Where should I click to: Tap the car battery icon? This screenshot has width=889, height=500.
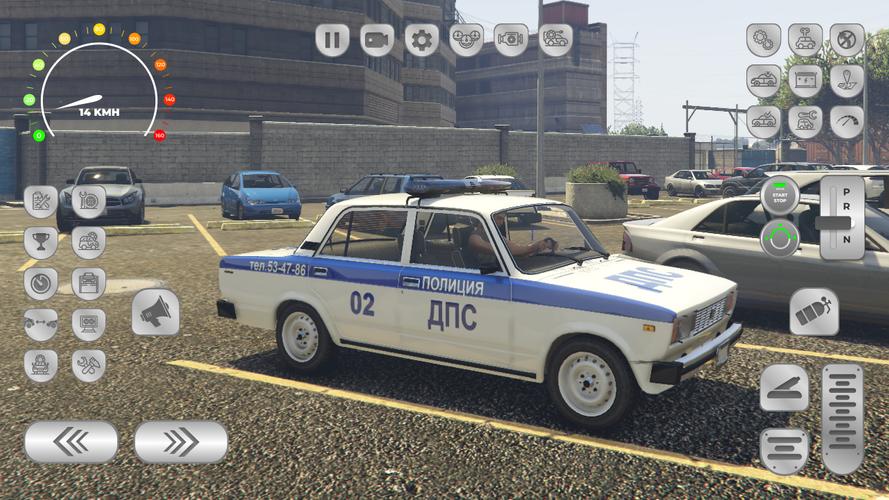[805, 81]
